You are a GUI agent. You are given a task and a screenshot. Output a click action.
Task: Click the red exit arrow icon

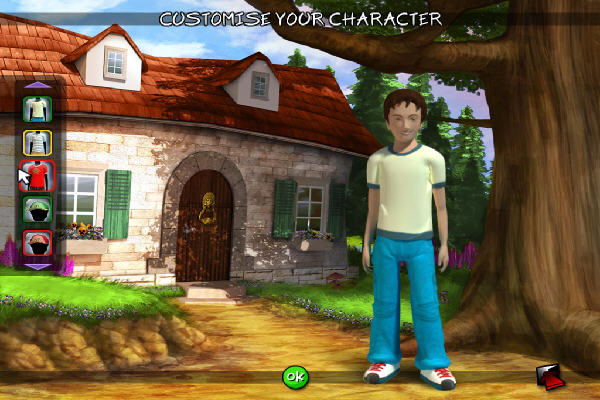tap(549, 376)
